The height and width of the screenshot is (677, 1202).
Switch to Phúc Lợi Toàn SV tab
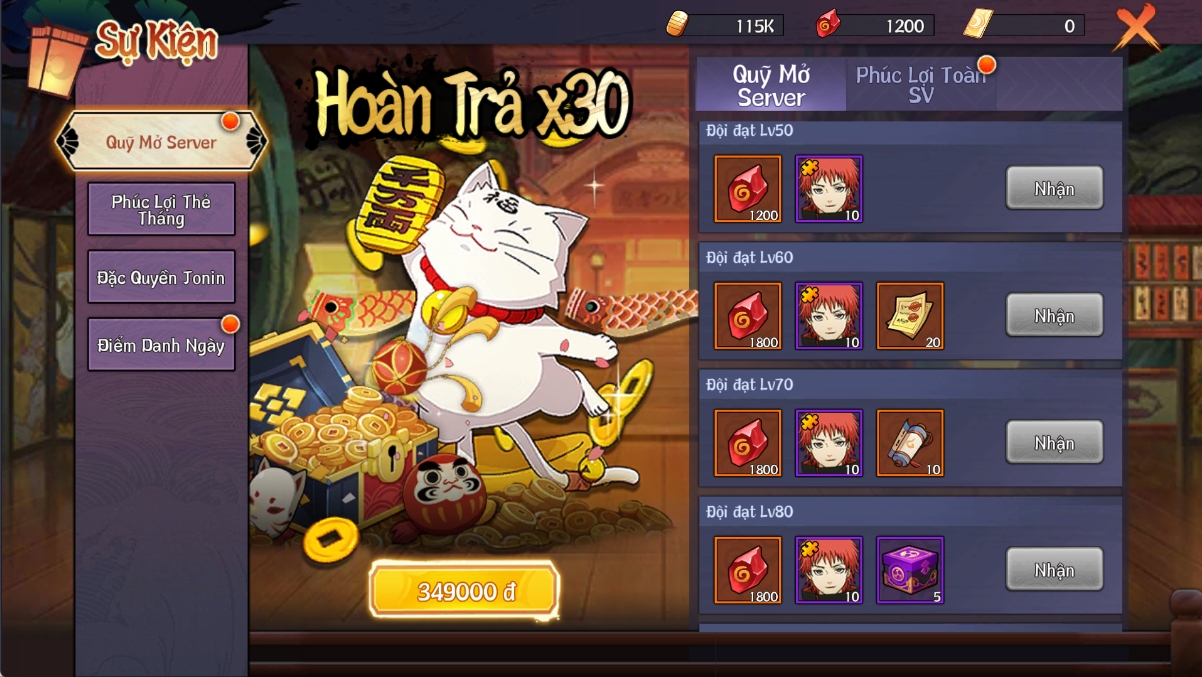coord(921,85)
